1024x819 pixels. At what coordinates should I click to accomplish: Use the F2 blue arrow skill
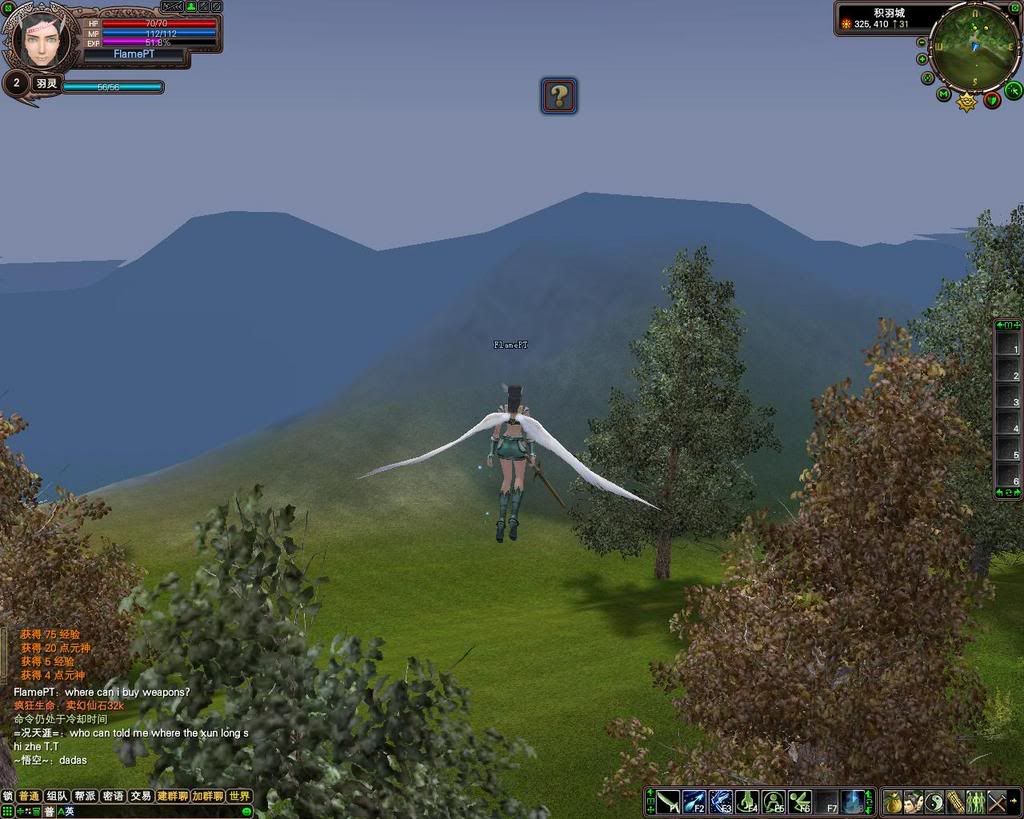(x=694, y=802)
